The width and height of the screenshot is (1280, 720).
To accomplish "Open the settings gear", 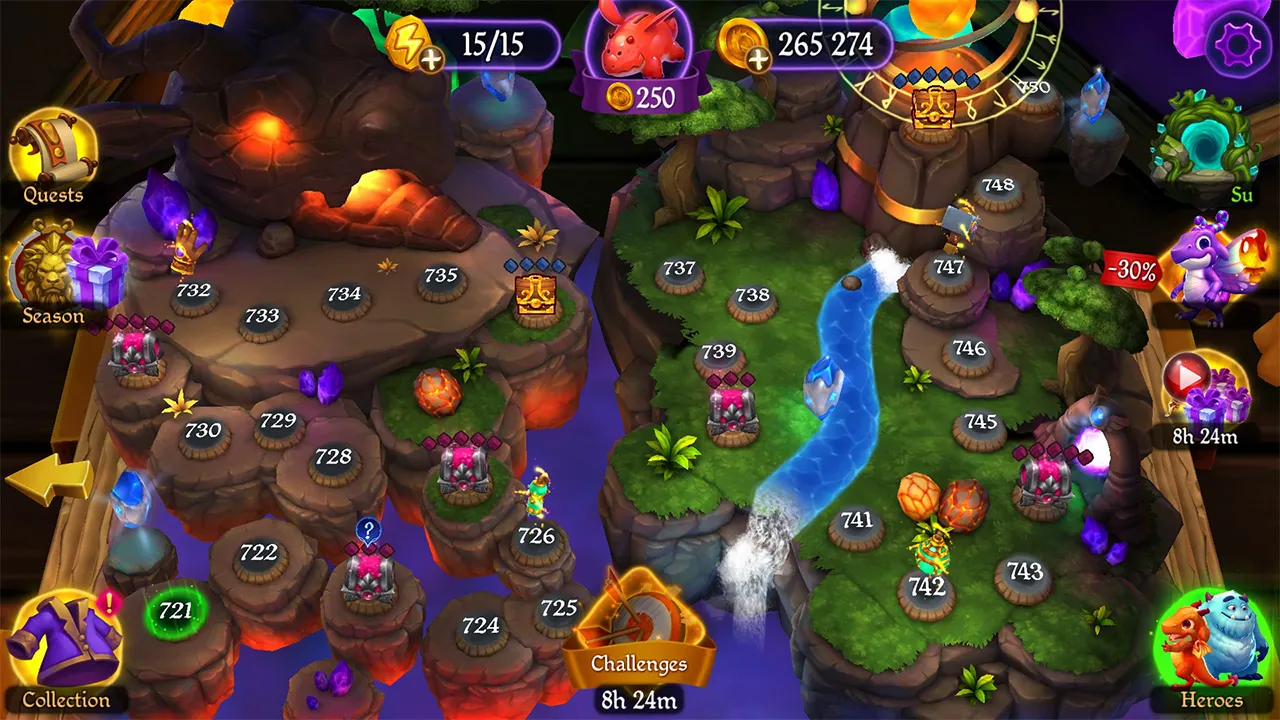I will click(x=1238, y=42).
